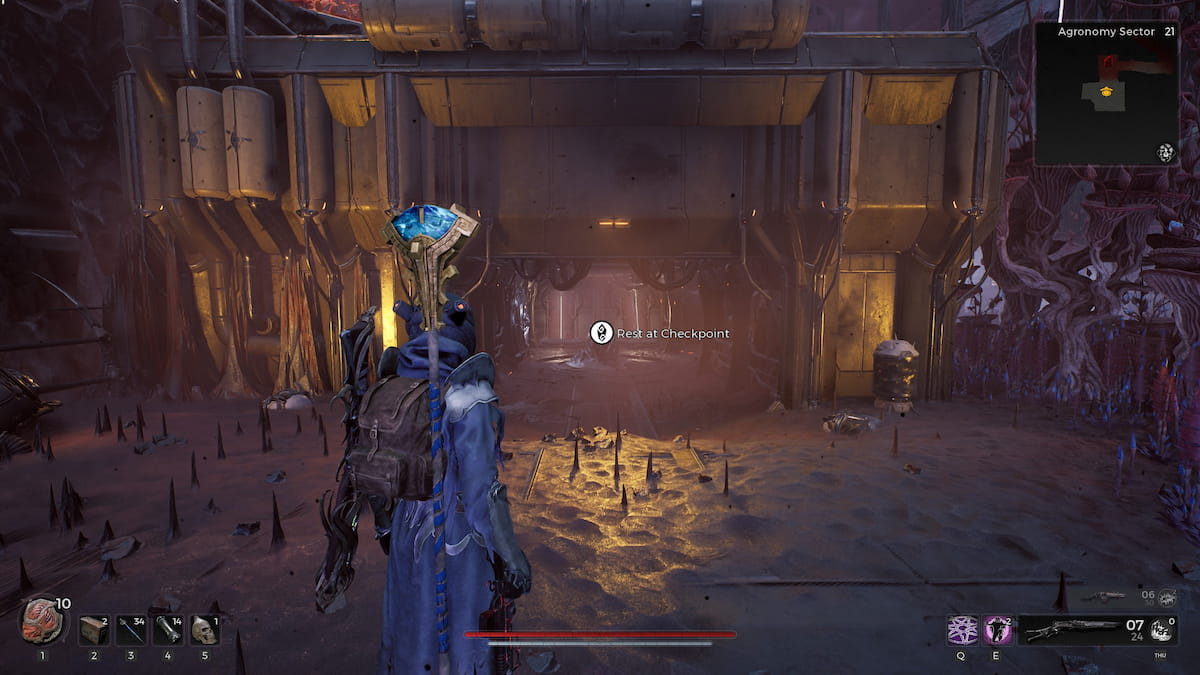Activate the purple star-sigil skill
1200x675 pixels.
click(x=962, y=630)
